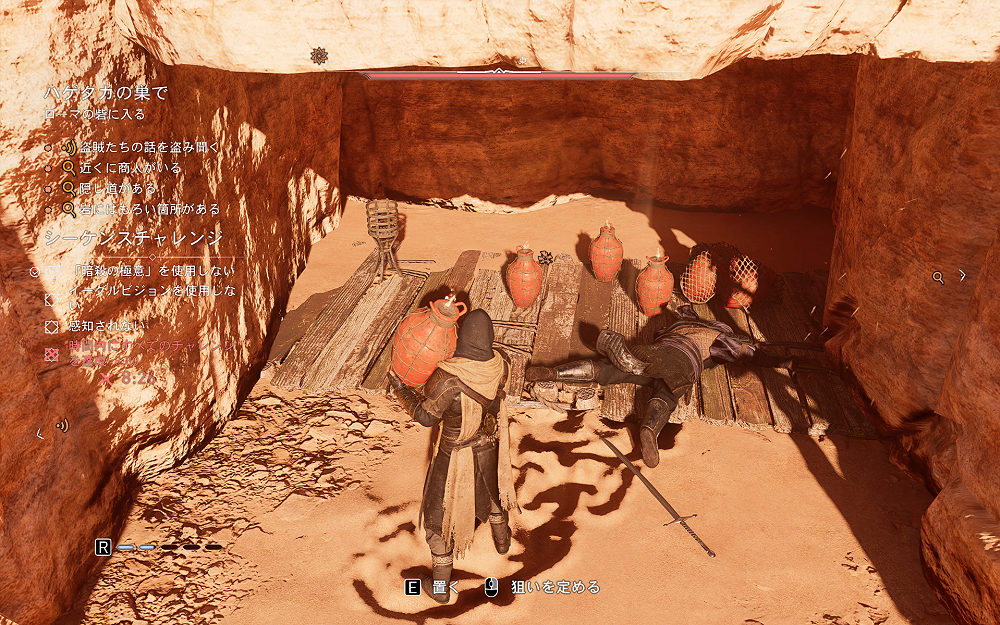Open the シーケンスチャレンジ header

click(x=133, y=239)
